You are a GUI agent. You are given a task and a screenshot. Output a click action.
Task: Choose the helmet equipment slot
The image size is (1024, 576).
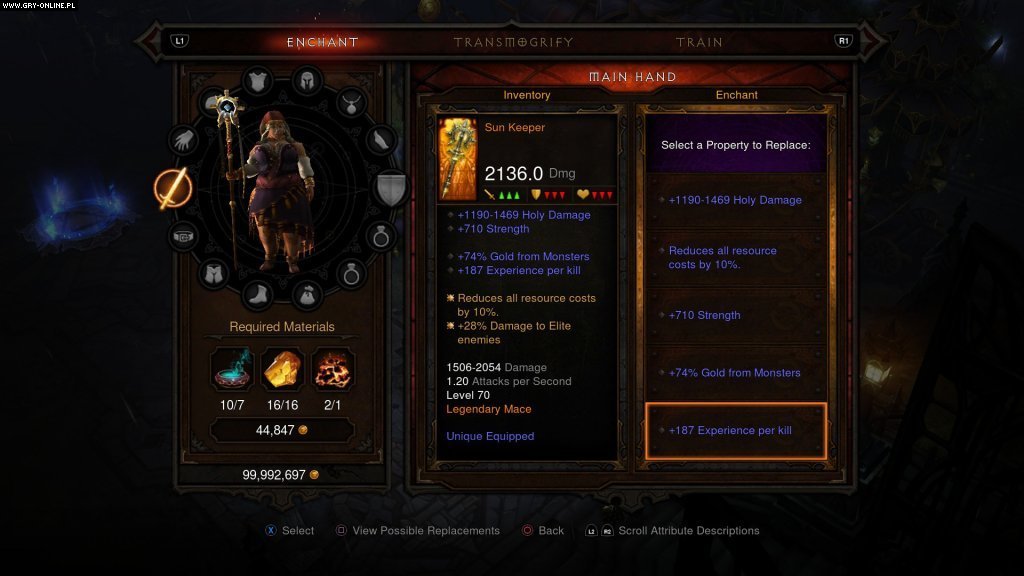tap(306, 81)
